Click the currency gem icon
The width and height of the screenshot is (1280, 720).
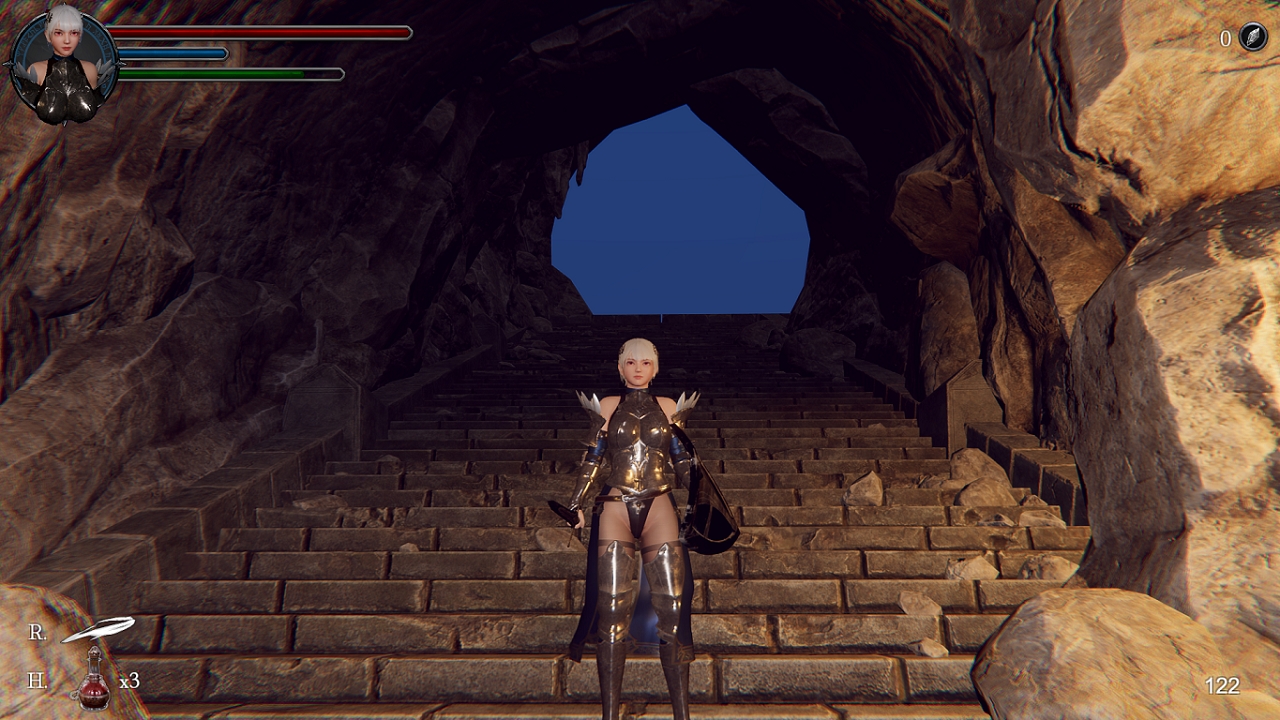1253,38
